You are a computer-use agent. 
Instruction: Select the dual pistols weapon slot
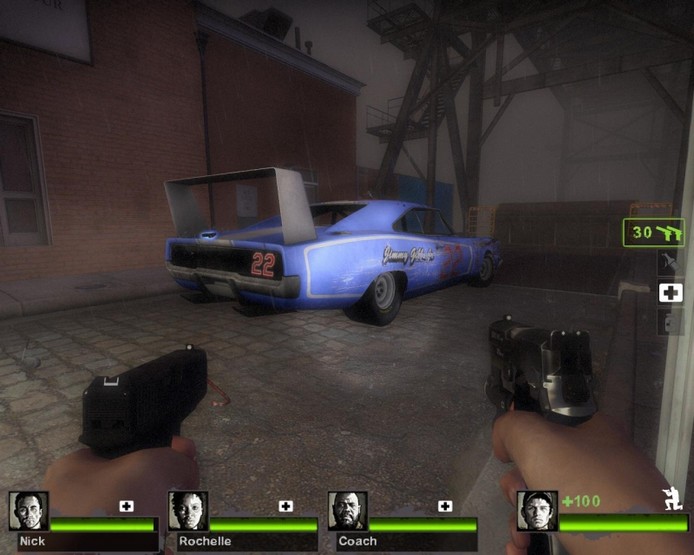tap(654, 233)
